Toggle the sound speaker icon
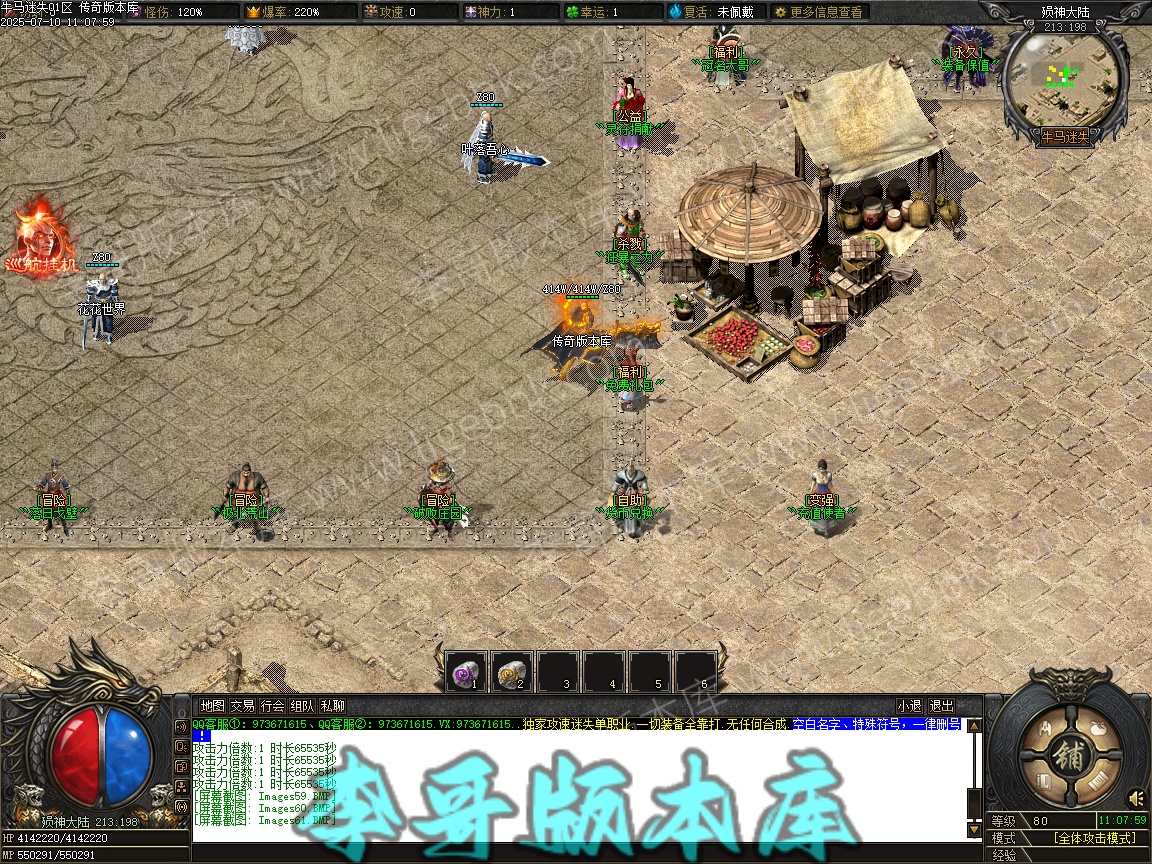Screen dimensions: 1152x864 pyautogui.click(x=1136, y=798)
